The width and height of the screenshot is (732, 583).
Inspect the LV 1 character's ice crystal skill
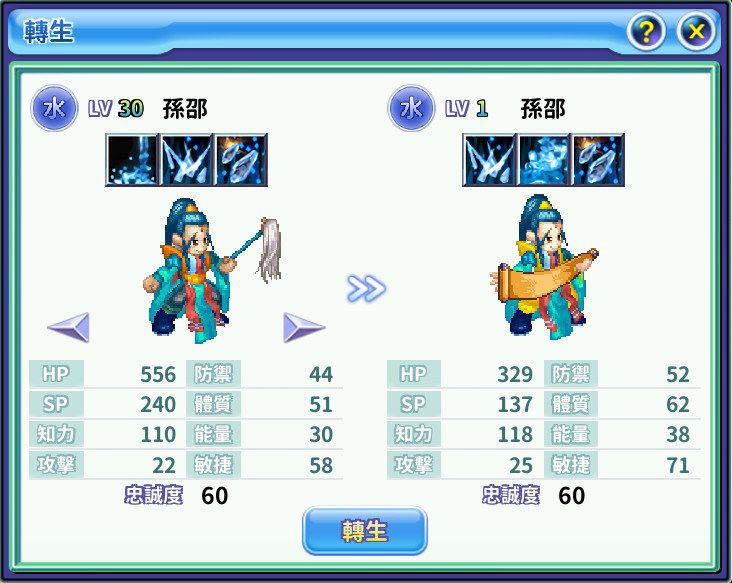597,160
